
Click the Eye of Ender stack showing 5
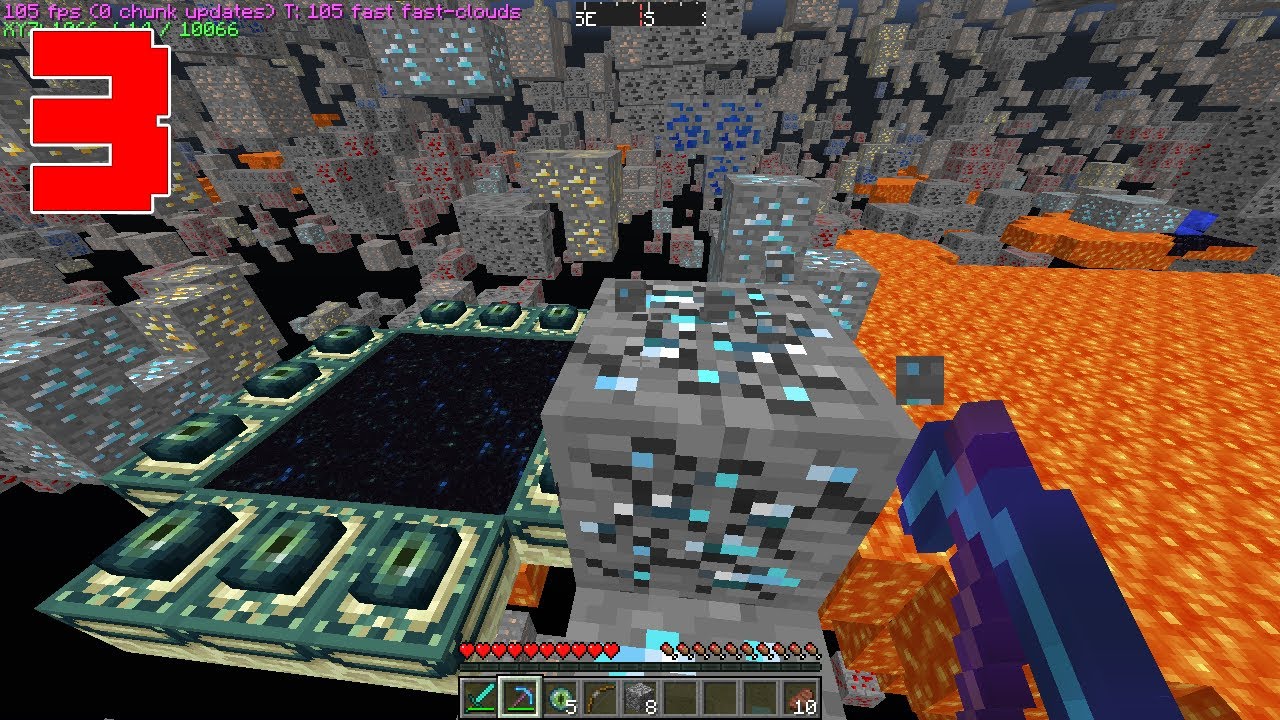[558, 697]
